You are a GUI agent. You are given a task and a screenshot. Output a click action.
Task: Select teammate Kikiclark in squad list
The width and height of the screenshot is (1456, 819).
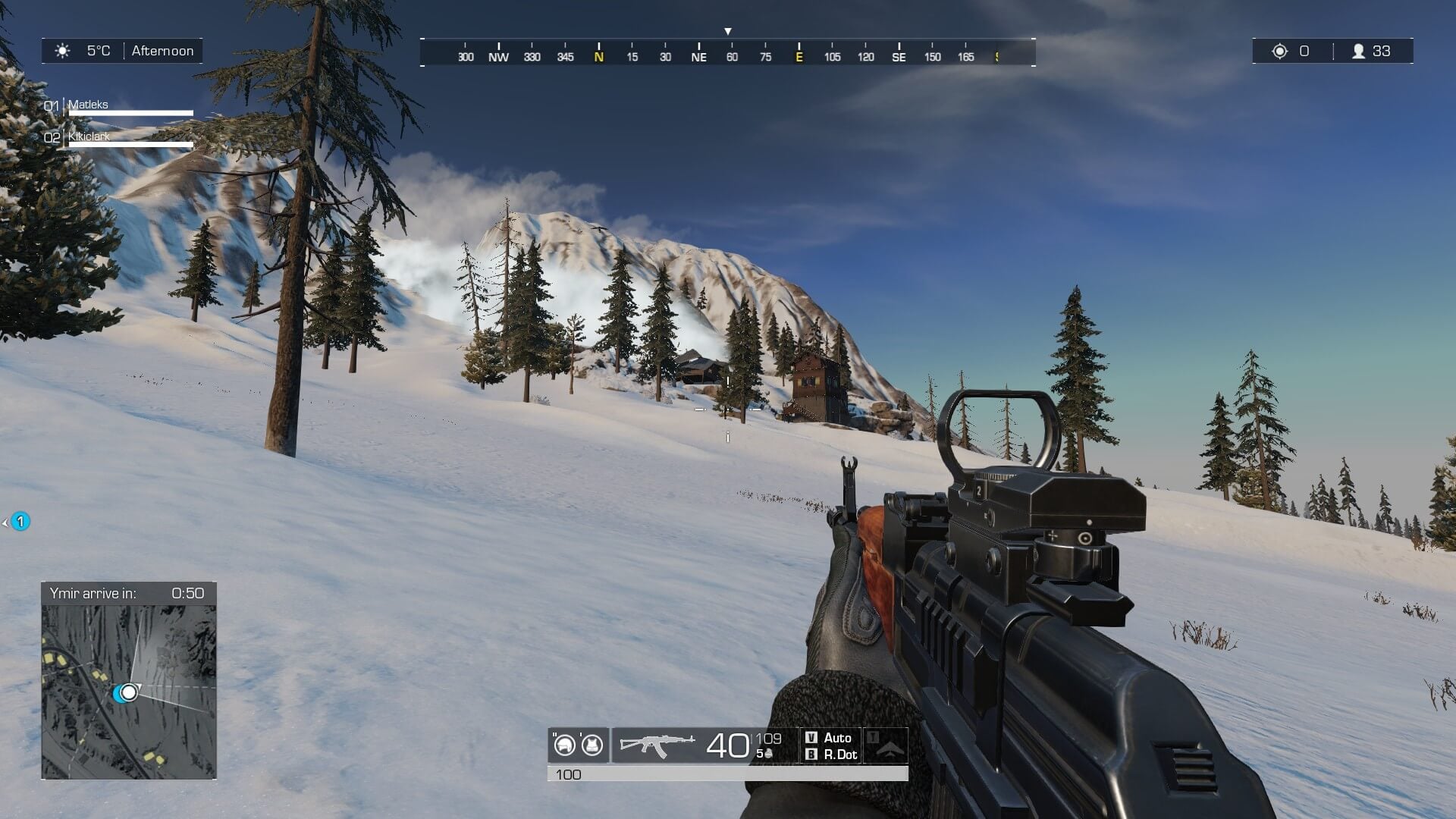tap(89, 136)
